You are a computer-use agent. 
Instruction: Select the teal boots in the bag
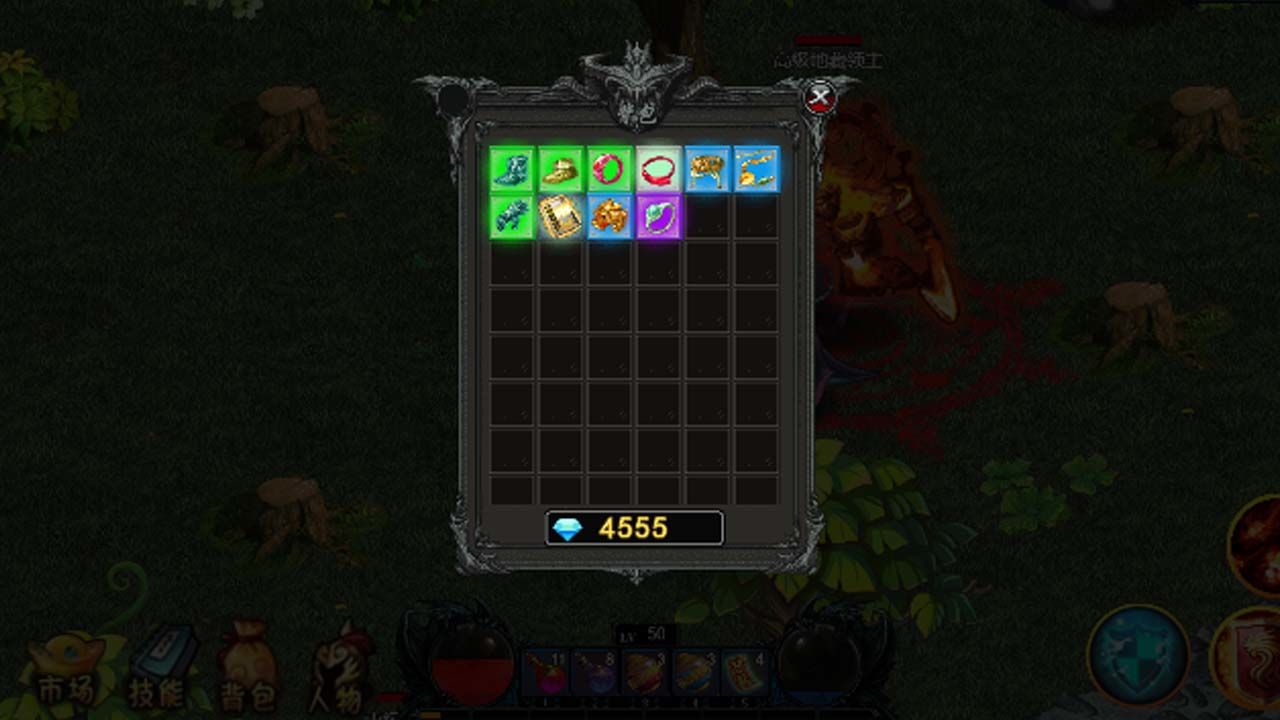512,169
